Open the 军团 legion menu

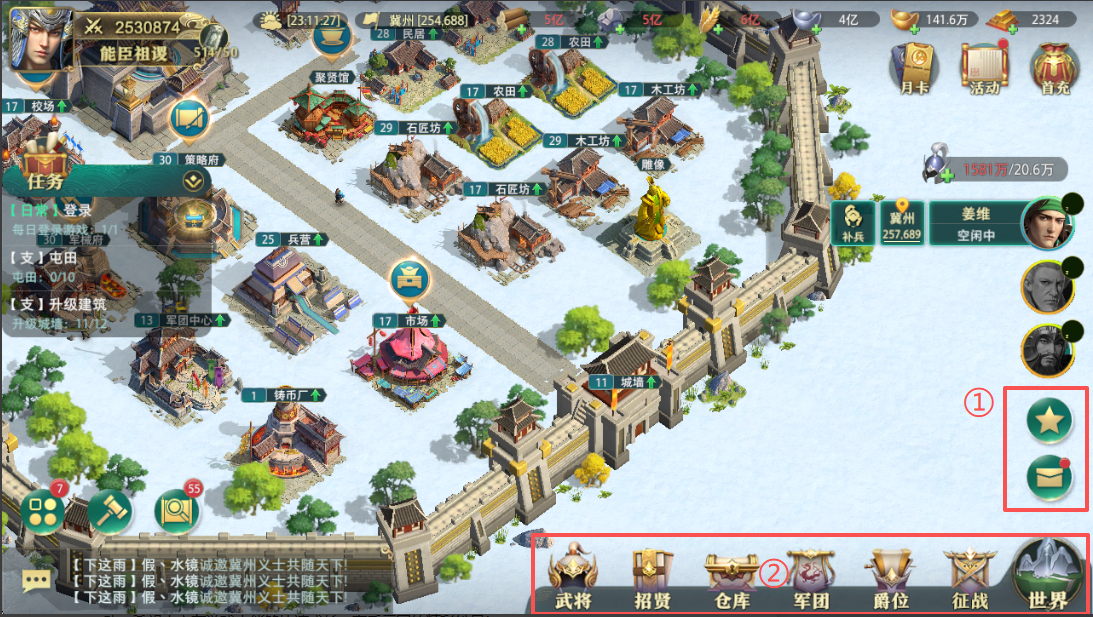tap(810, 578)
